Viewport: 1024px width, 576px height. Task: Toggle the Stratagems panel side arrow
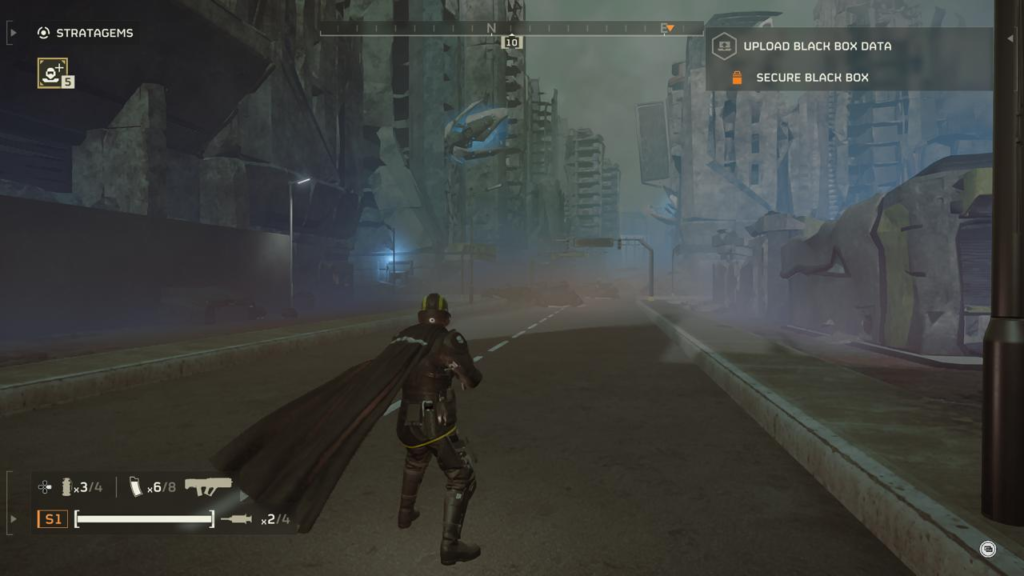click(x=12, y=33)
